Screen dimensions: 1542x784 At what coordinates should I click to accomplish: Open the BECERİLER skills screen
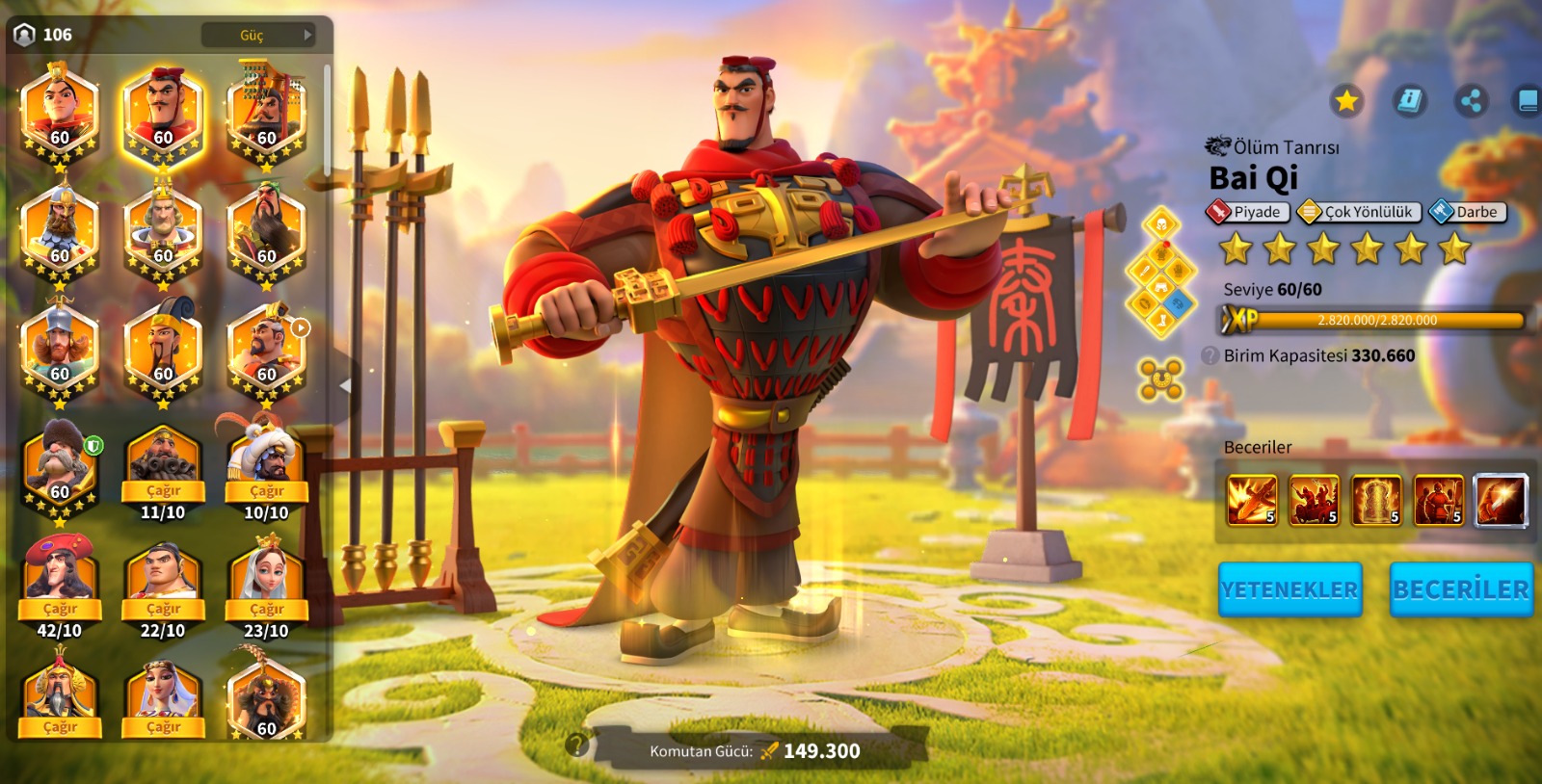(1460, 589)
